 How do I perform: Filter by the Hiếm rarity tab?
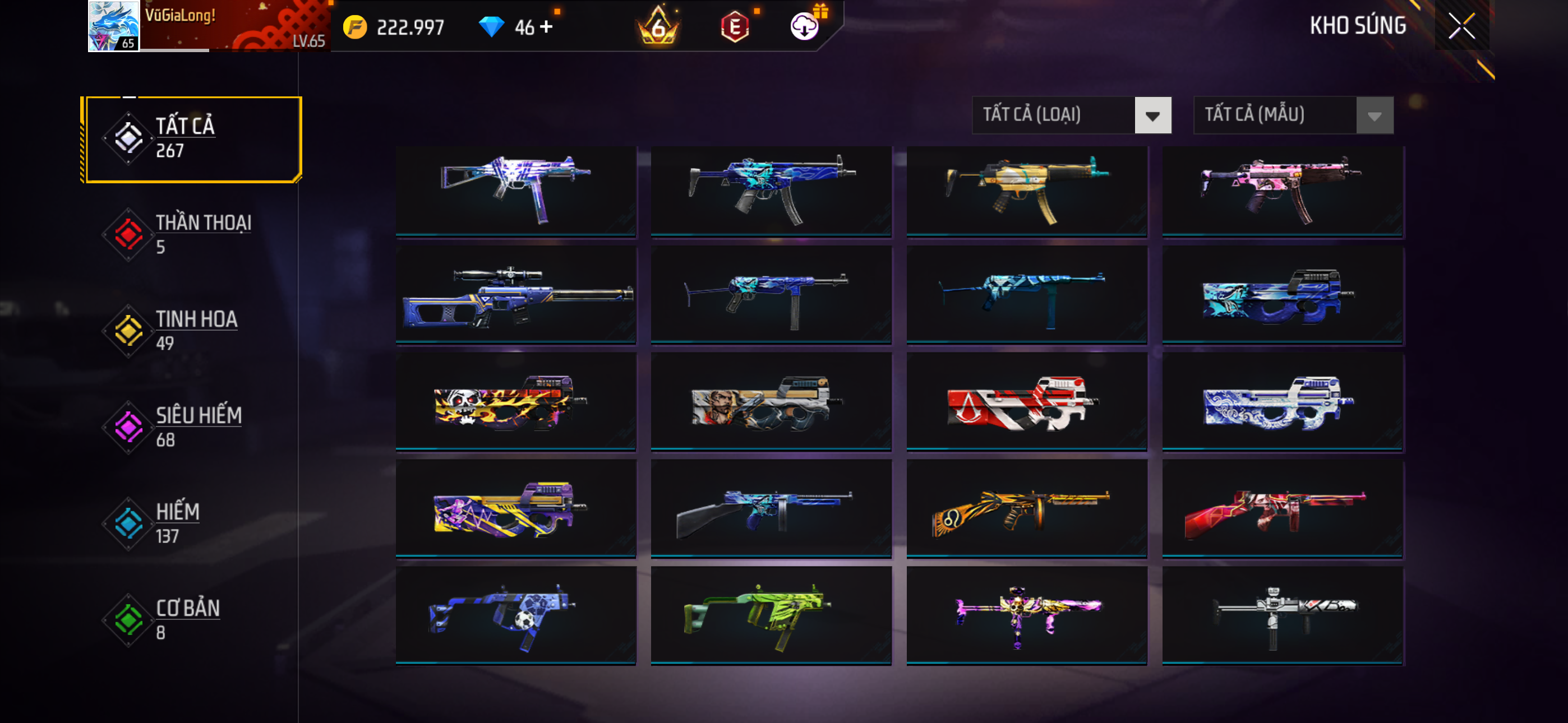pos(192,523)
